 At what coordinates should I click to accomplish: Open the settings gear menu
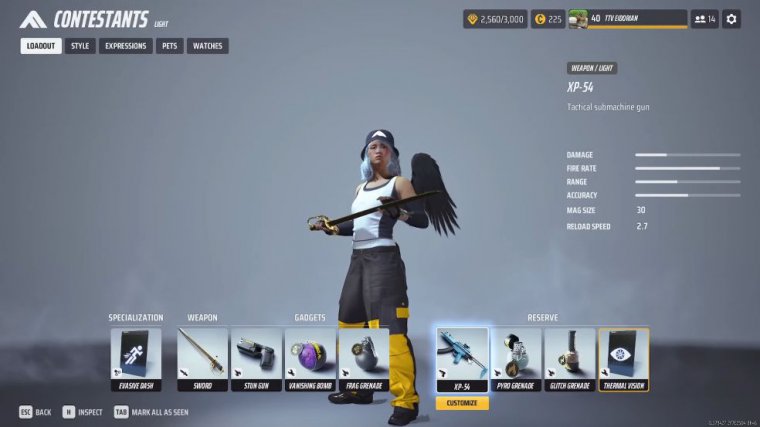click(x=731, y=19)
